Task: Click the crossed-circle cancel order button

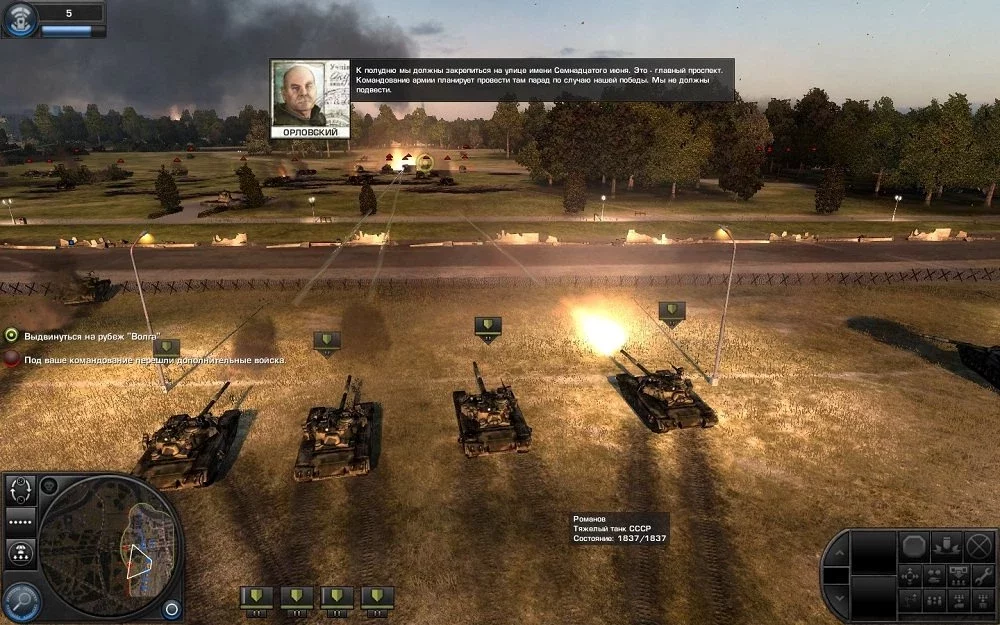Action: click(x=980, y=546)
